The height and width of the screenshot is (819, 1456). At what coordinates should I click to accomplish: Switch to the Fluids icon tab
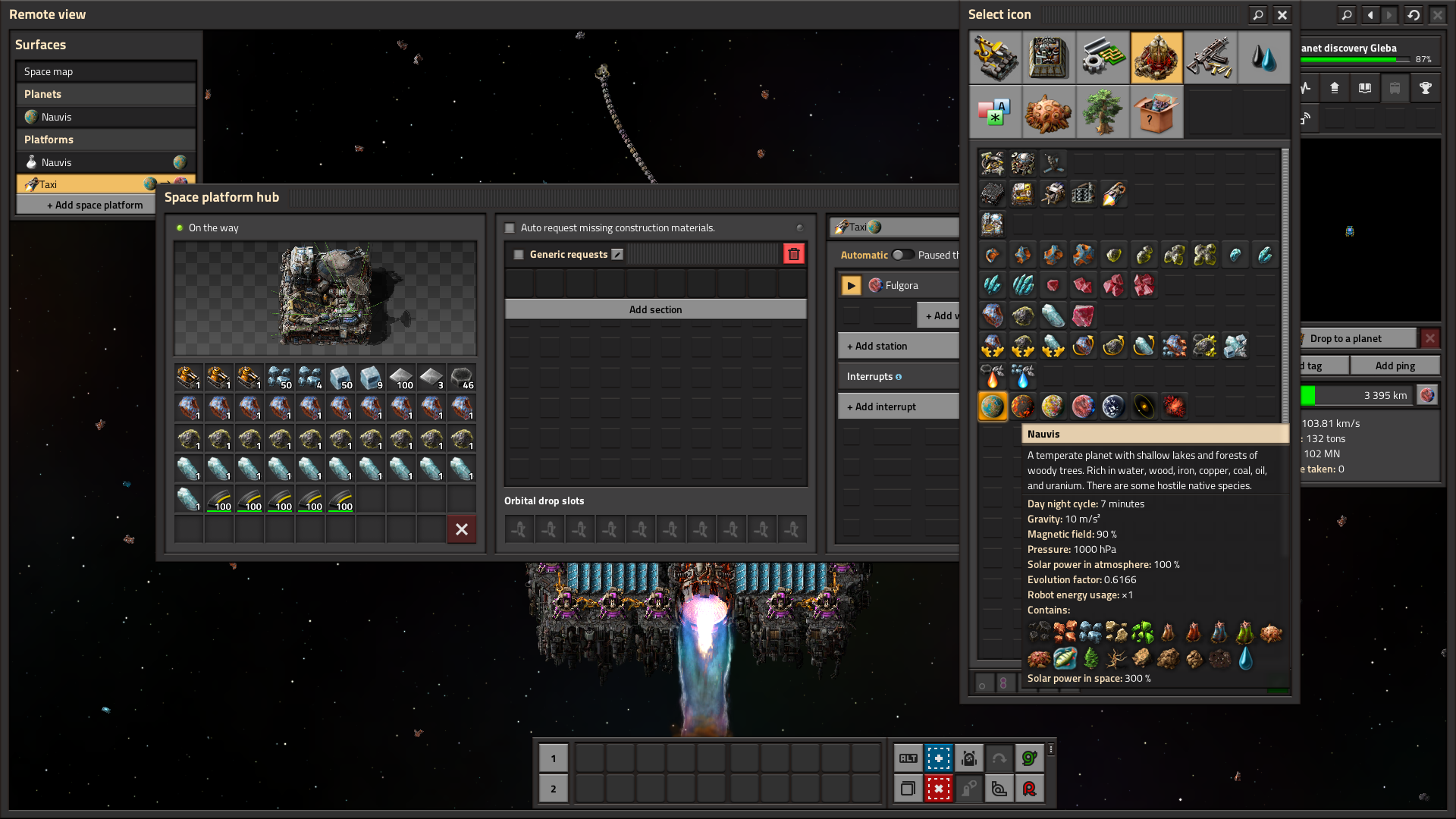click(1263, 58)
